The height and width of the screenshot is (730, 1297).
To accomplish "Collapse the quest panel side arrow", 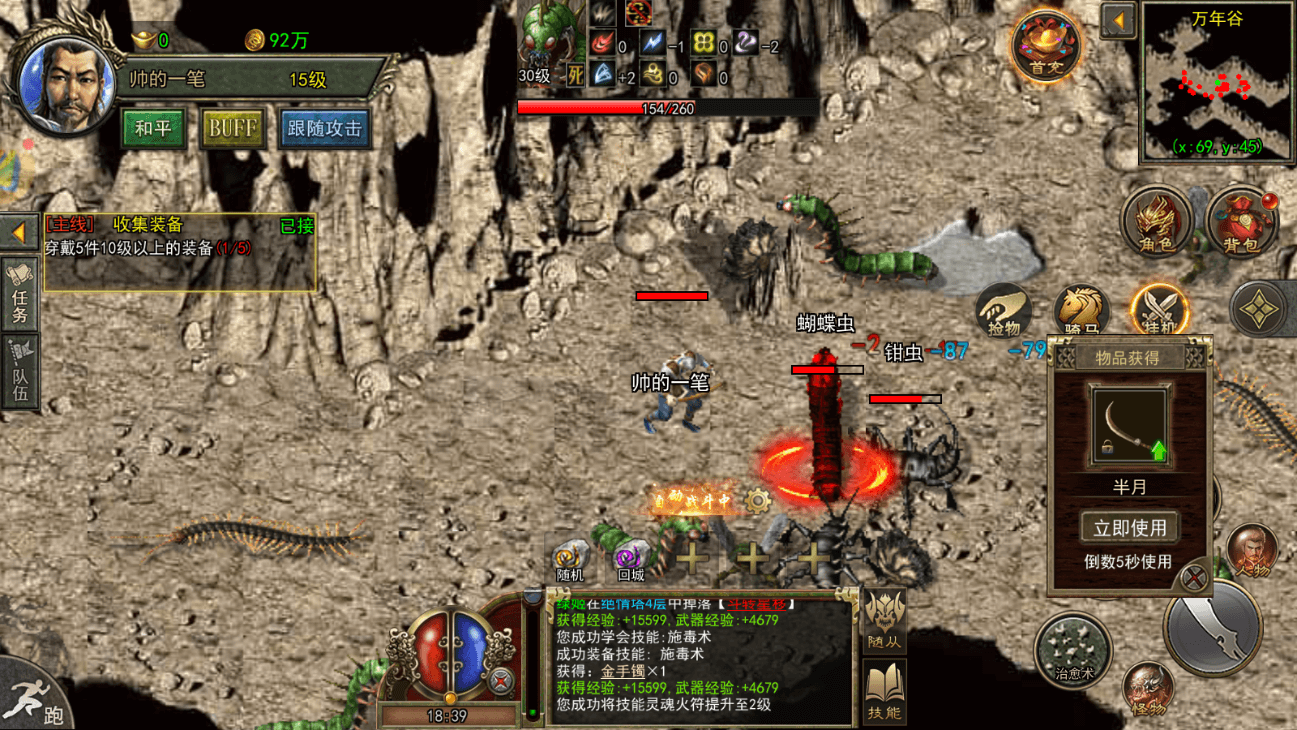I will click(19, 232).
